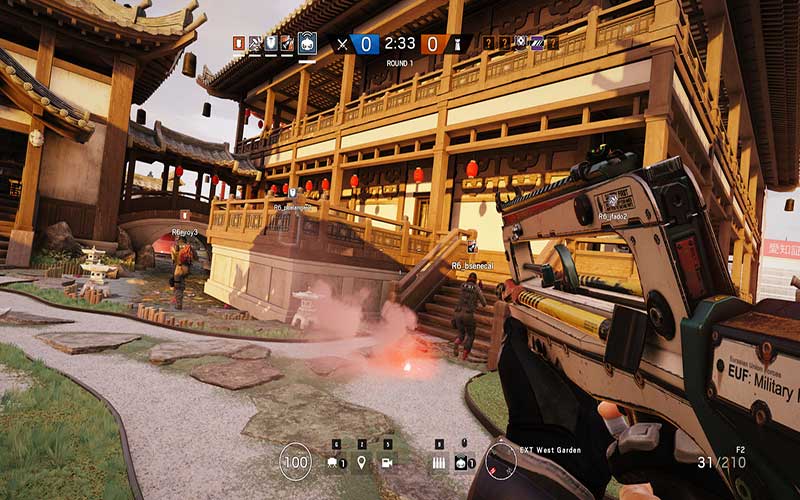Activate the operator gadget next to the barricade icon
This screenshot has width=800, height=500.
tap(464, 462)
